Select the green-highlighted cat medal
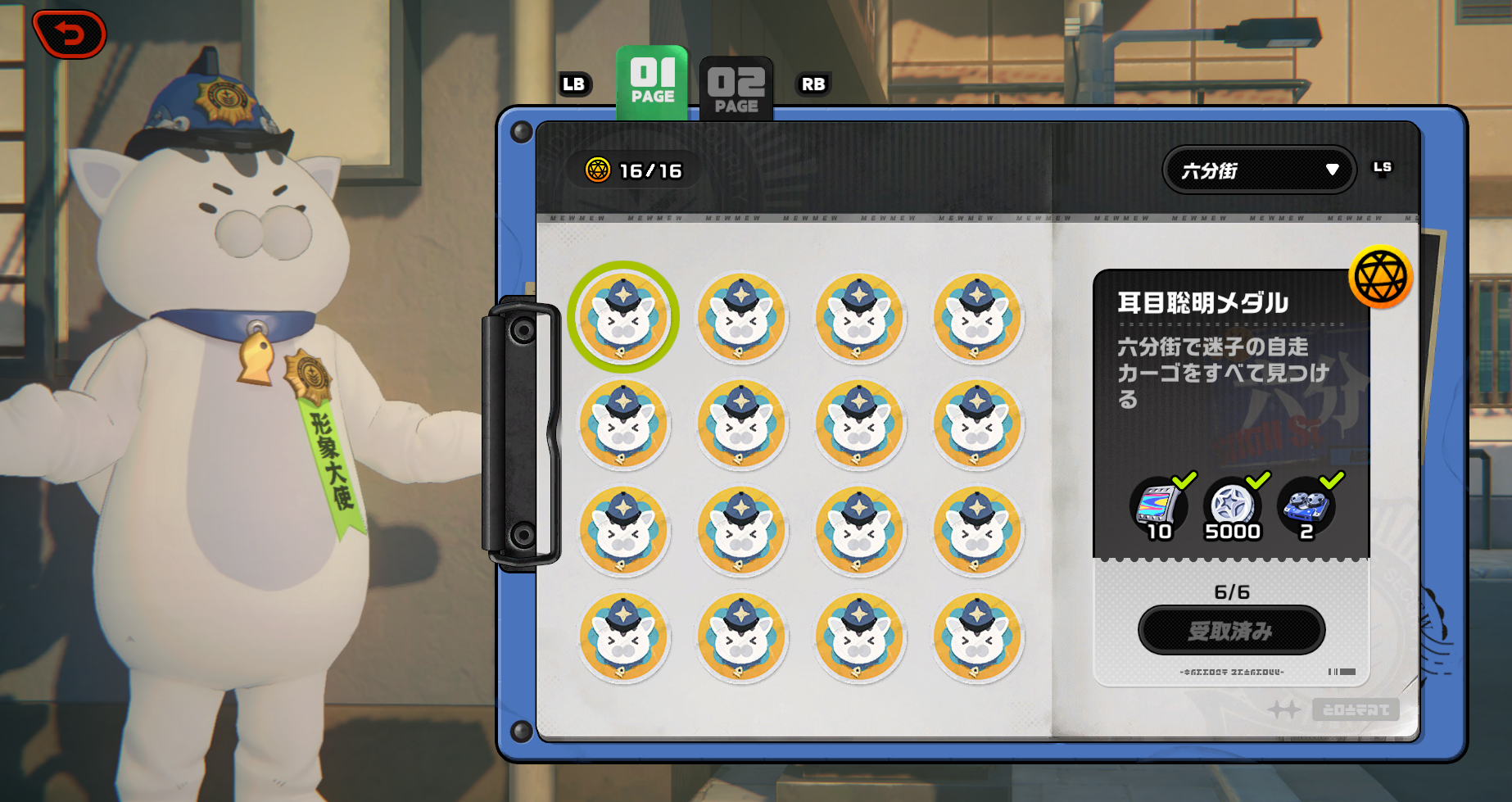This screenshot has width=1512, height=802. point(623,317)
